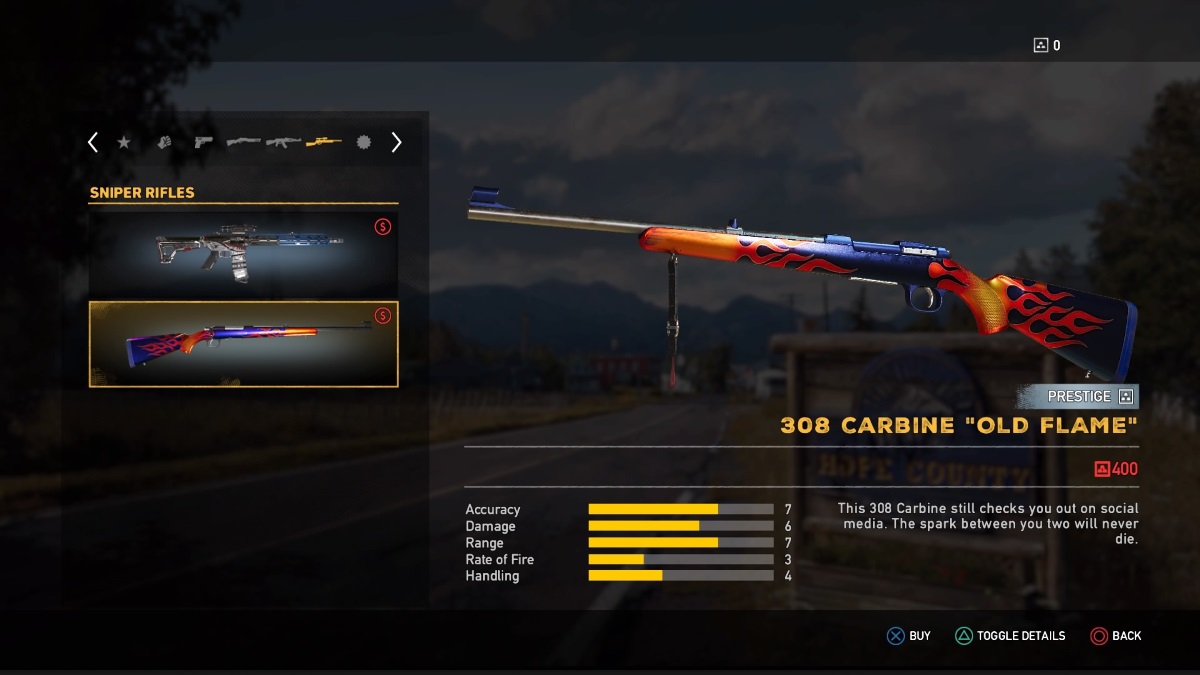Select the sniper rifle category tab
Screen dimensions: 1200x675
coord(323,143)
